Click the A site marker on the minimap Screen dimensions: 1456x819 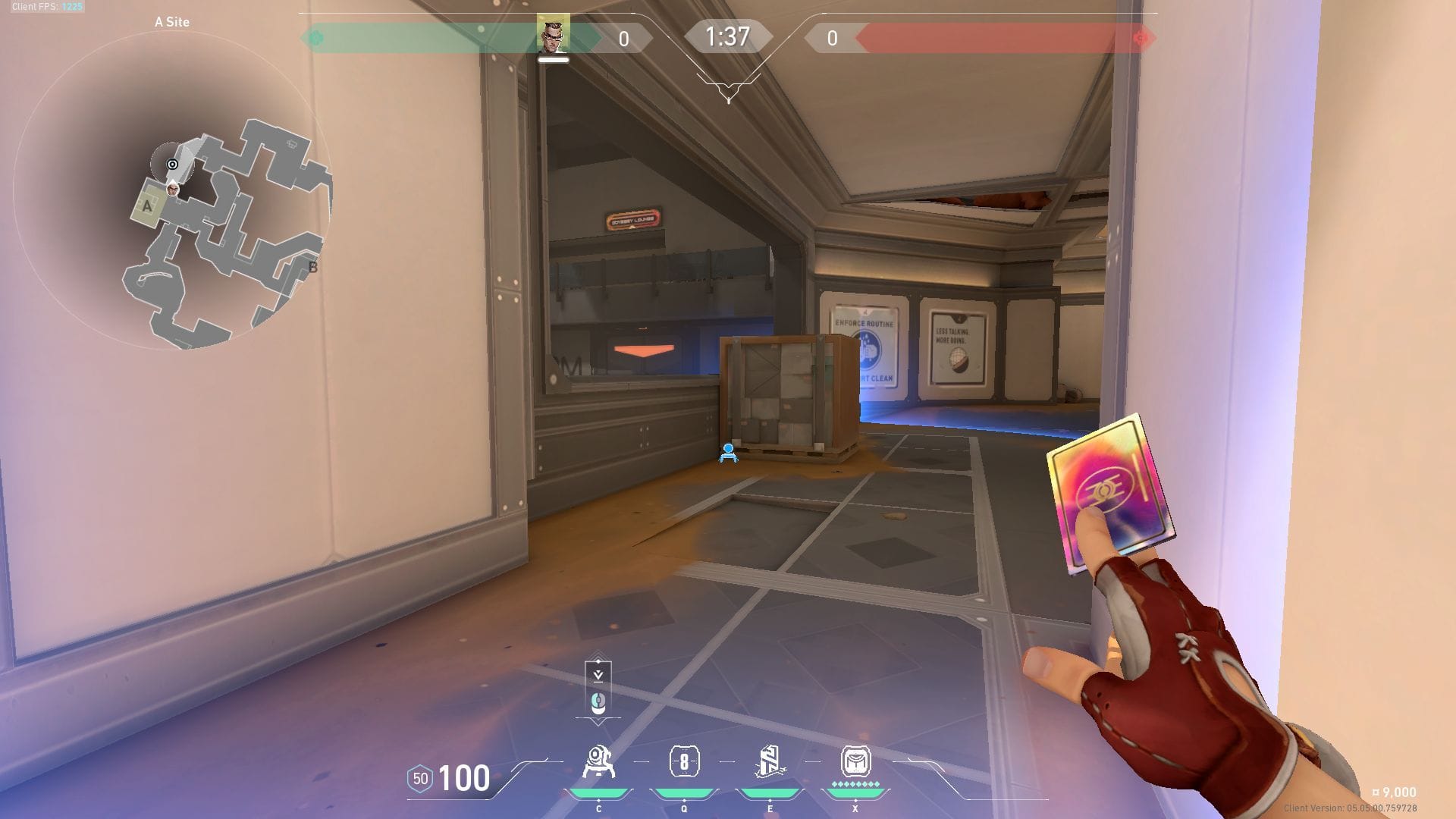[x=147, y=206]
